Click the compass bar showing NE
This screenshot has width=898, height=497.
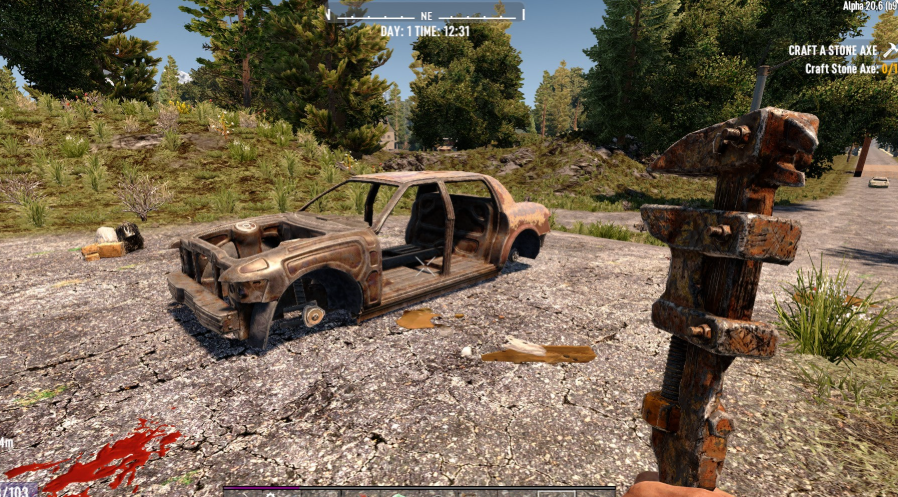tap(426, 14)
